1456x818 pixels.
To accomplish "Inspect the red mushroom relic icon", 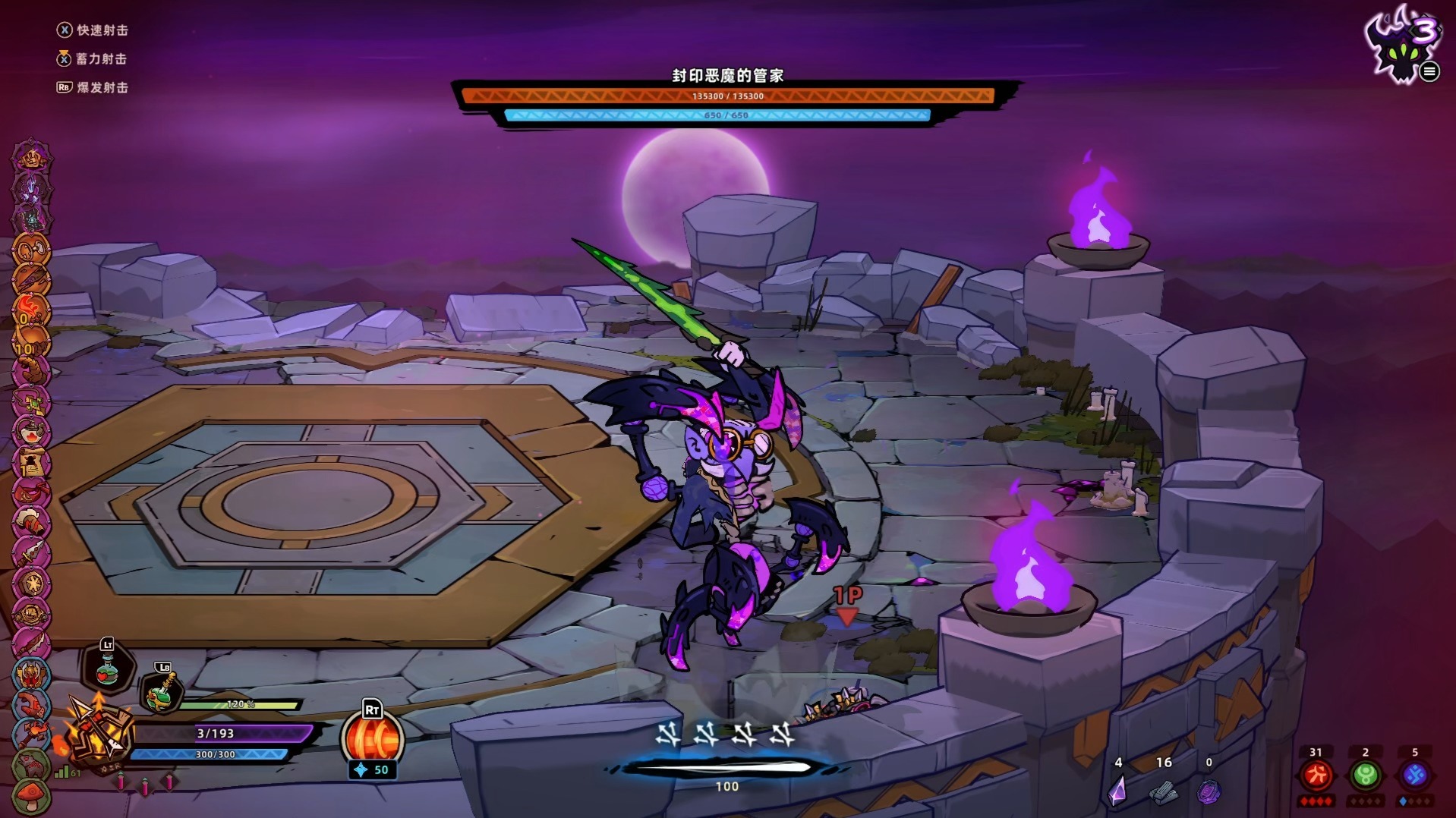I will click(x=31, y=795).
